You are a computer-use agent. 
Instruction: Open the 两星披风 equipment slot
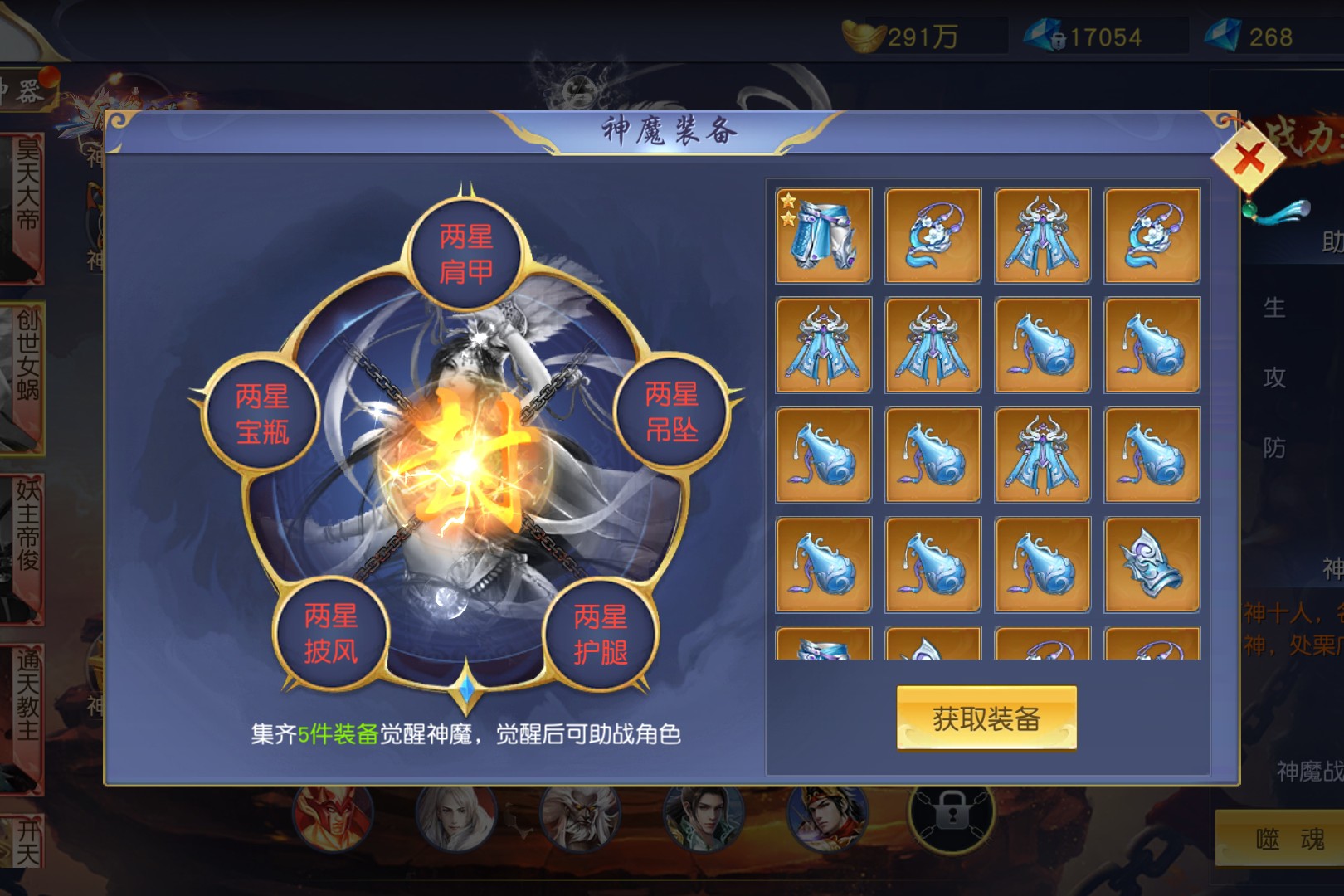coord(331,634)
